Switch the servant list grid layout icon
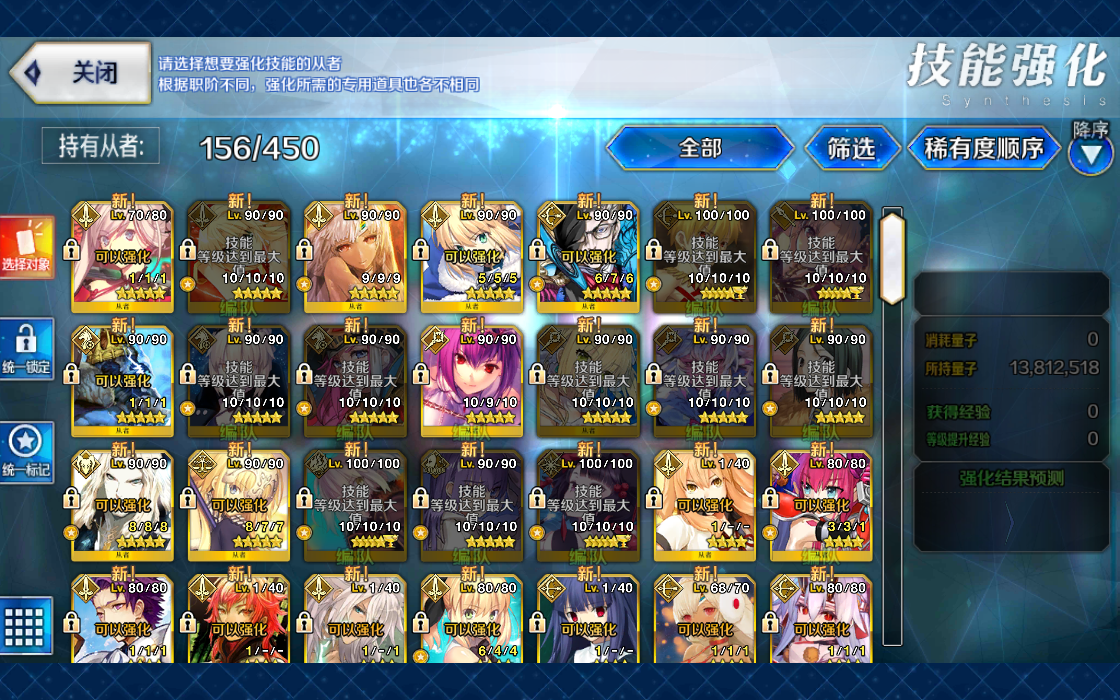 [x=26, y=626]
